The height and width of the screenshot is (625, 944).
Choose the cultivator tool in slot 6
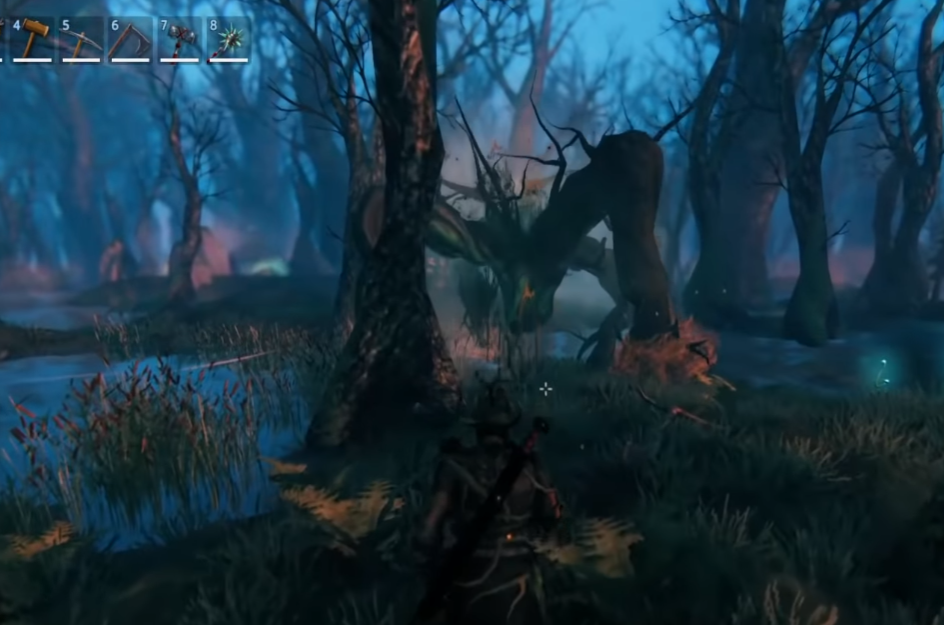130,40
